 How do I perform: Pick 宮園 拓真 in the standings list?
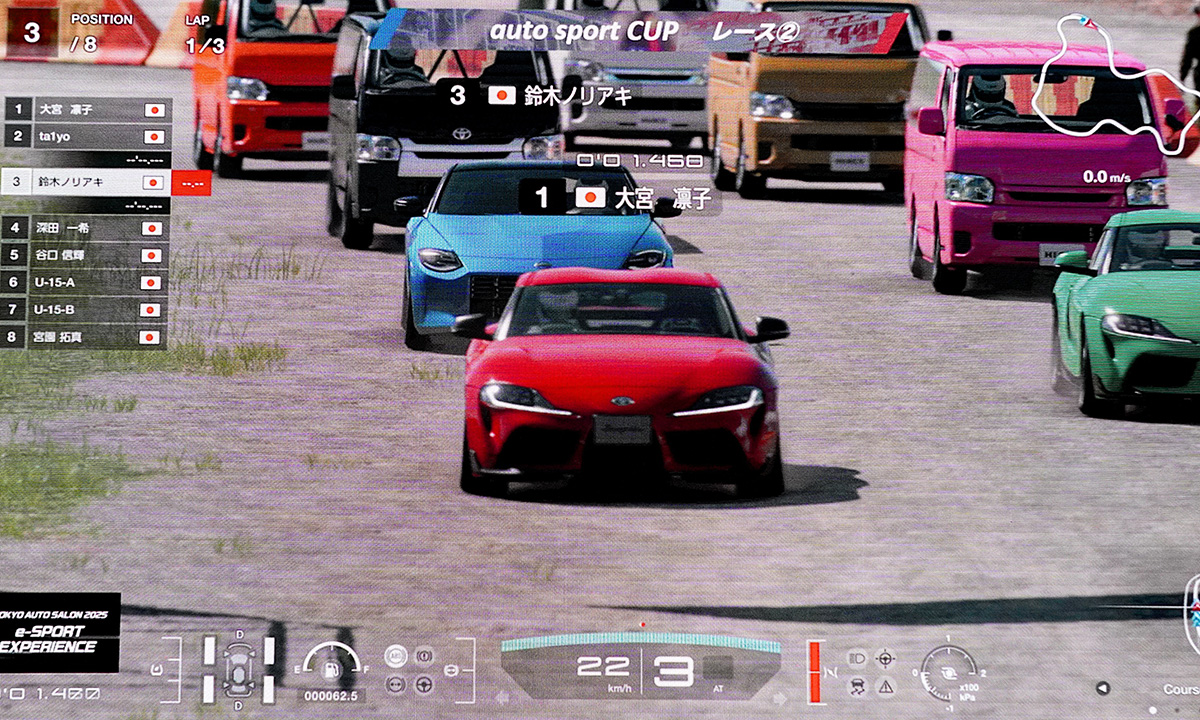[88, 337]
